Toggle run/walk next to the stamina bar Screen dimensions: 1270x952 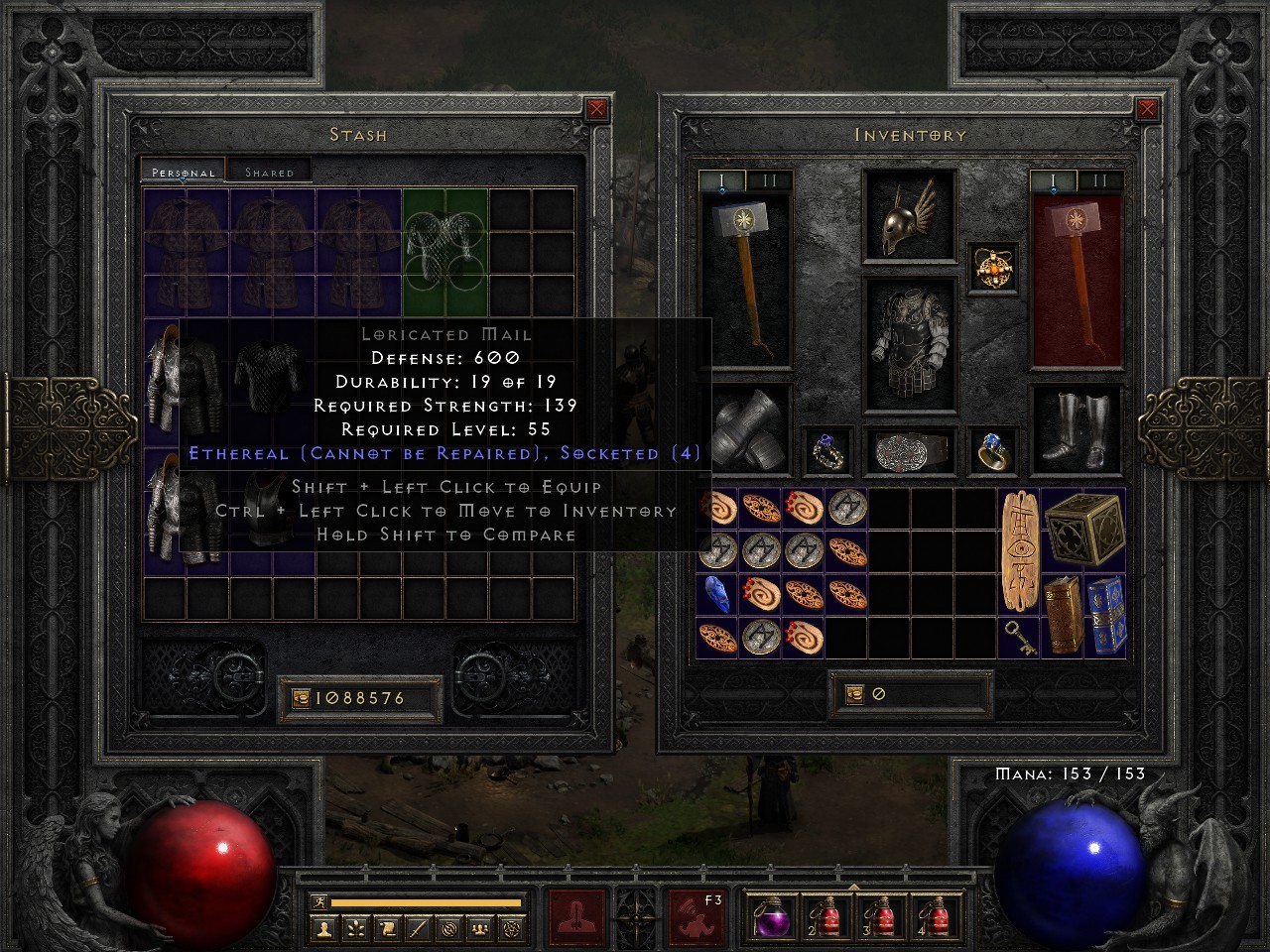[x=317, y=900]
